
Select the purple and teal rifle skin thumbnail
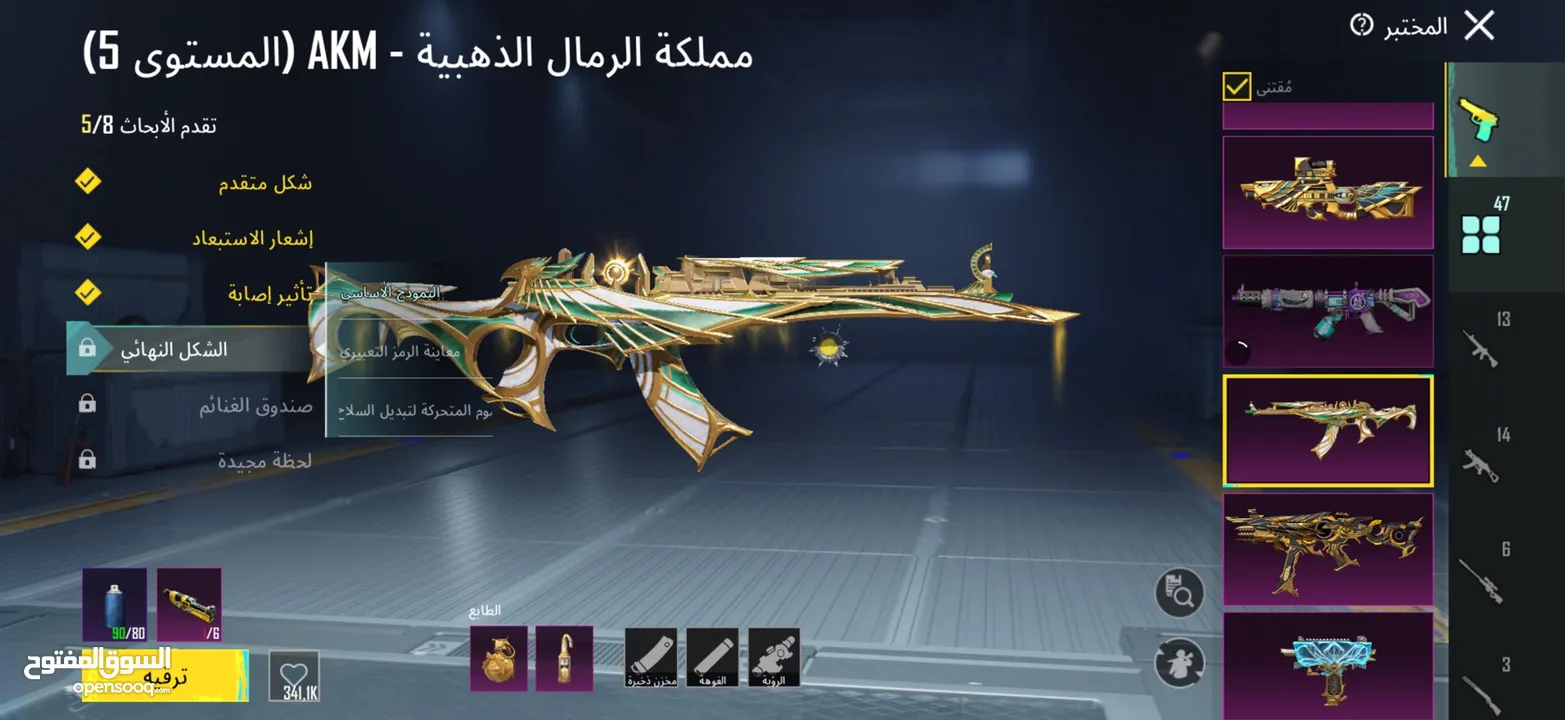[x=1327, y=311]
